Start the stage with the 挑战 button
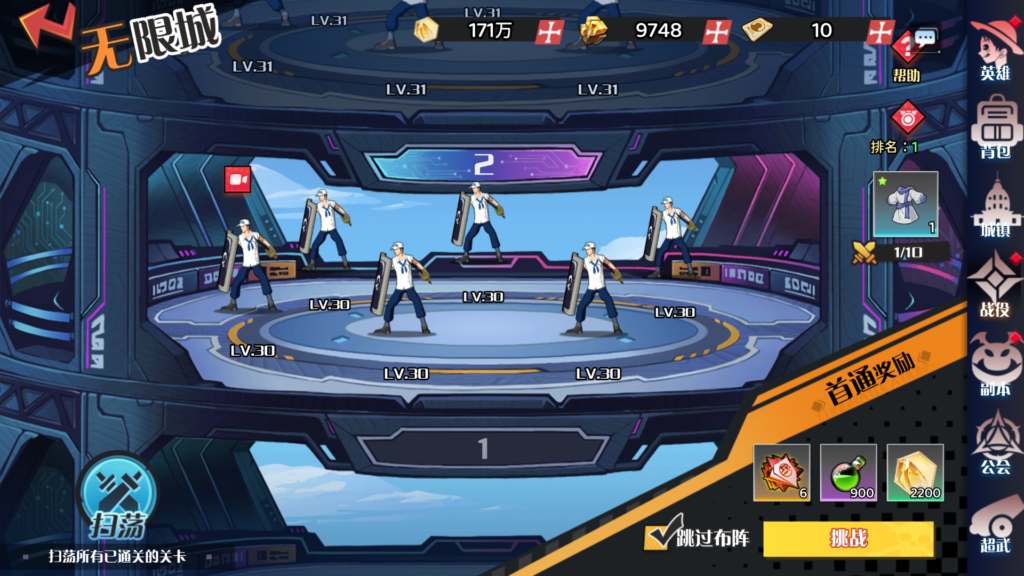The height and width of the screenshot is (576, 1024). [848, 539]
